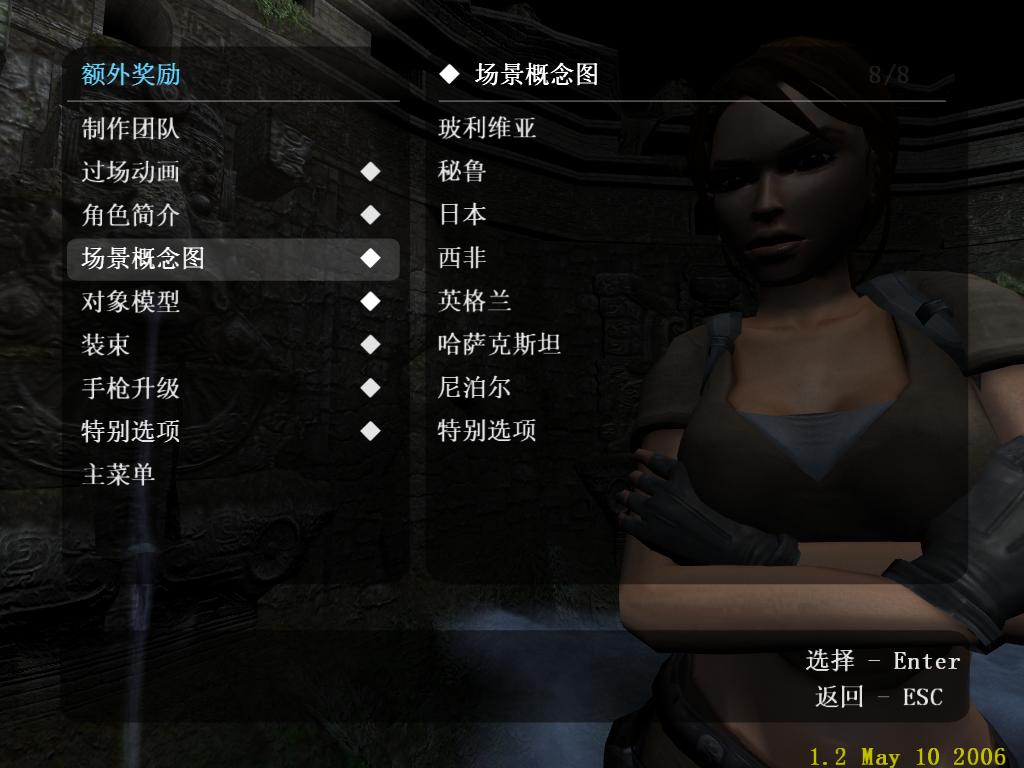The image size is (1024, 768).
Task: Select 装束 (Outfits) entry
Action: [106, 345]
